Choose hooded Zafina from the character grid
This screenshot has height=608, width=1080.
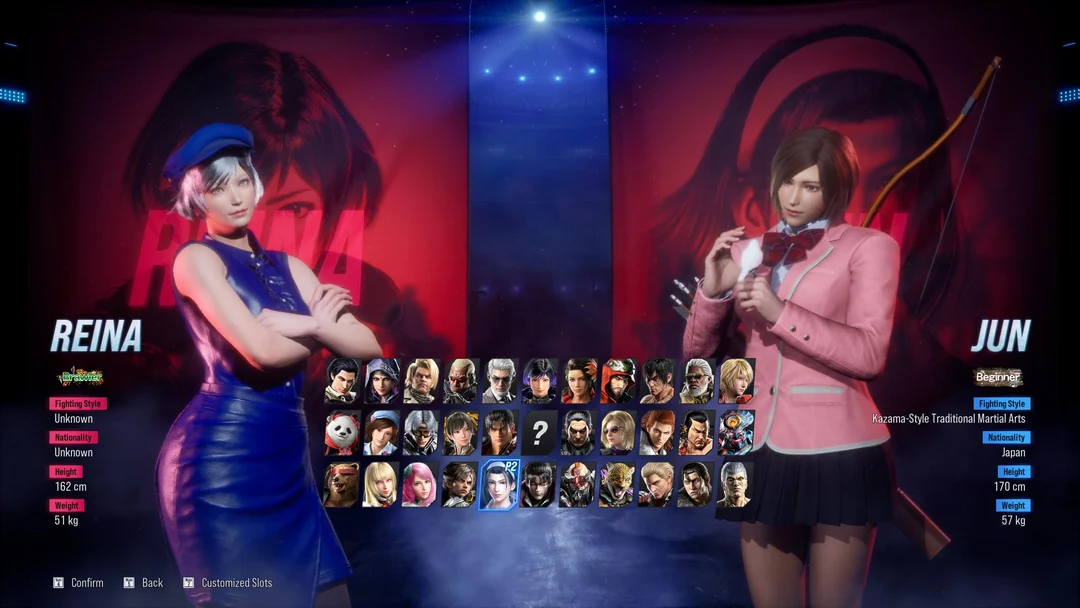[x=381, y=380]
